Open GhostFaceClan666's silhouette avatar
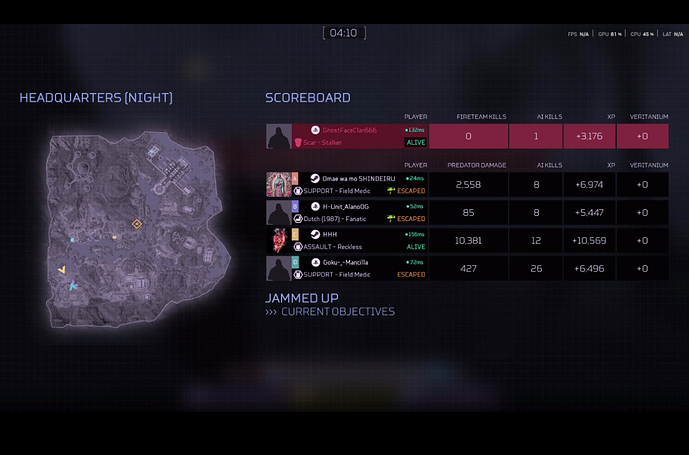689x455 pixels. (279, 136)
